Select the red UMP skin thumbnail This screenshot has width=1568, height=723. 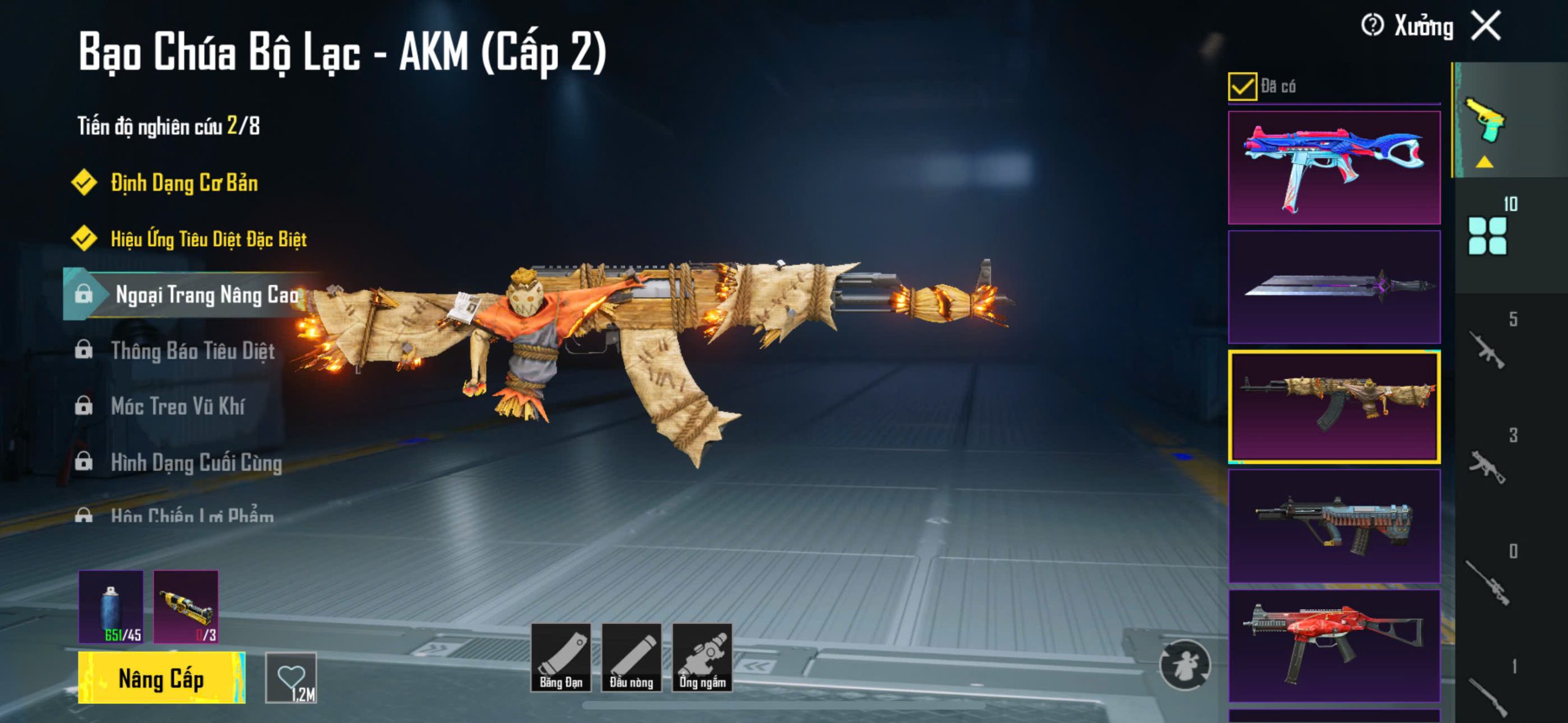(1334, 646)
